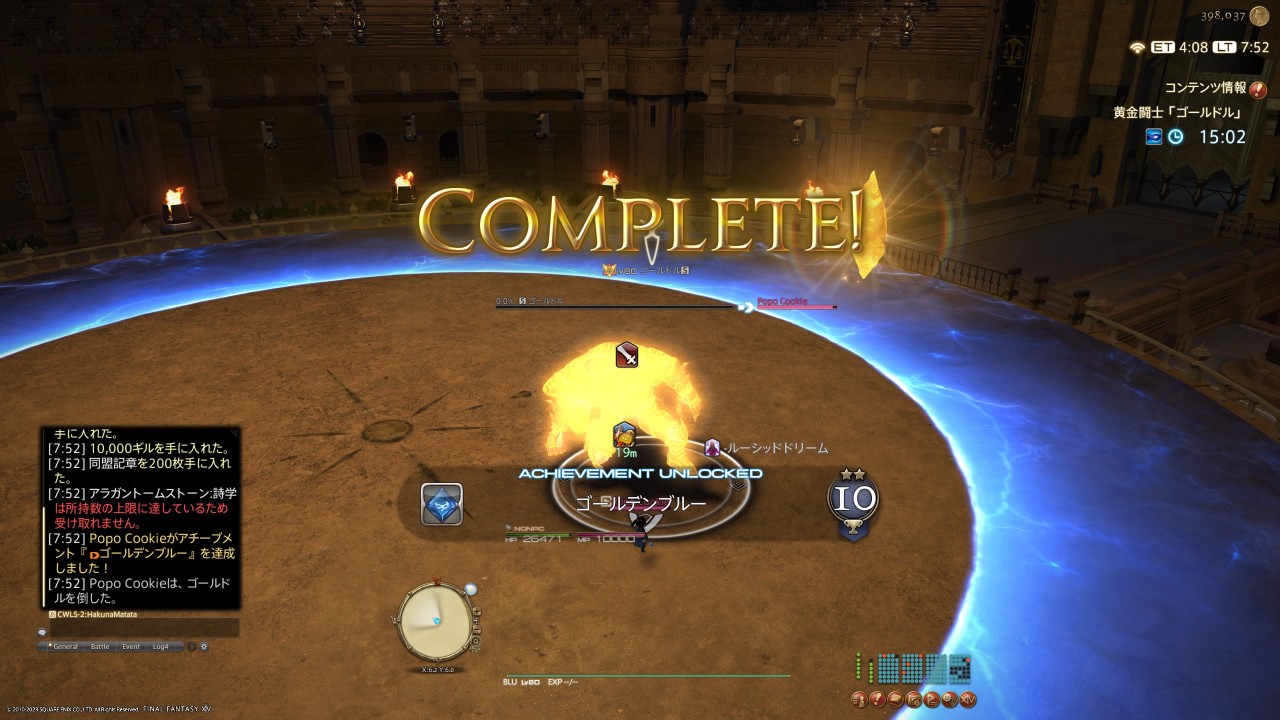Open the System menu XIV icon
This screenshot has height=720, width=1280.
coord(967,698)
